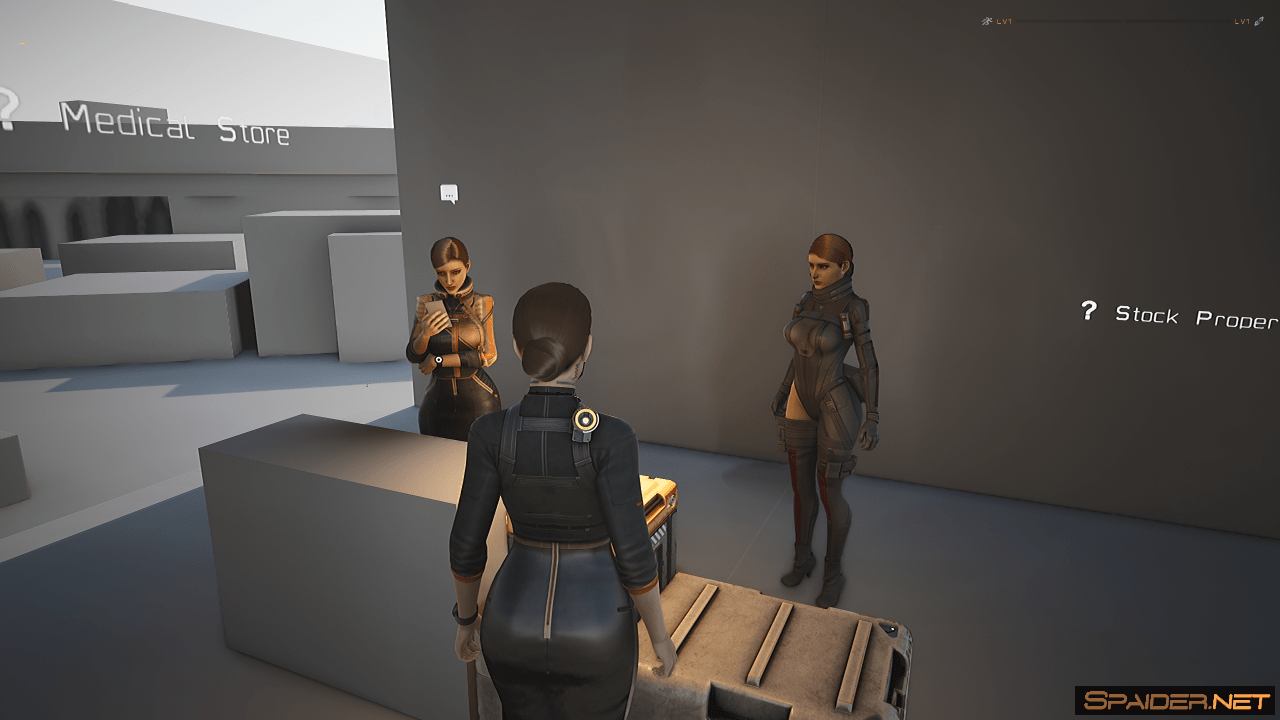Enable interaction with the chat bubble prompt

[449, 192]
